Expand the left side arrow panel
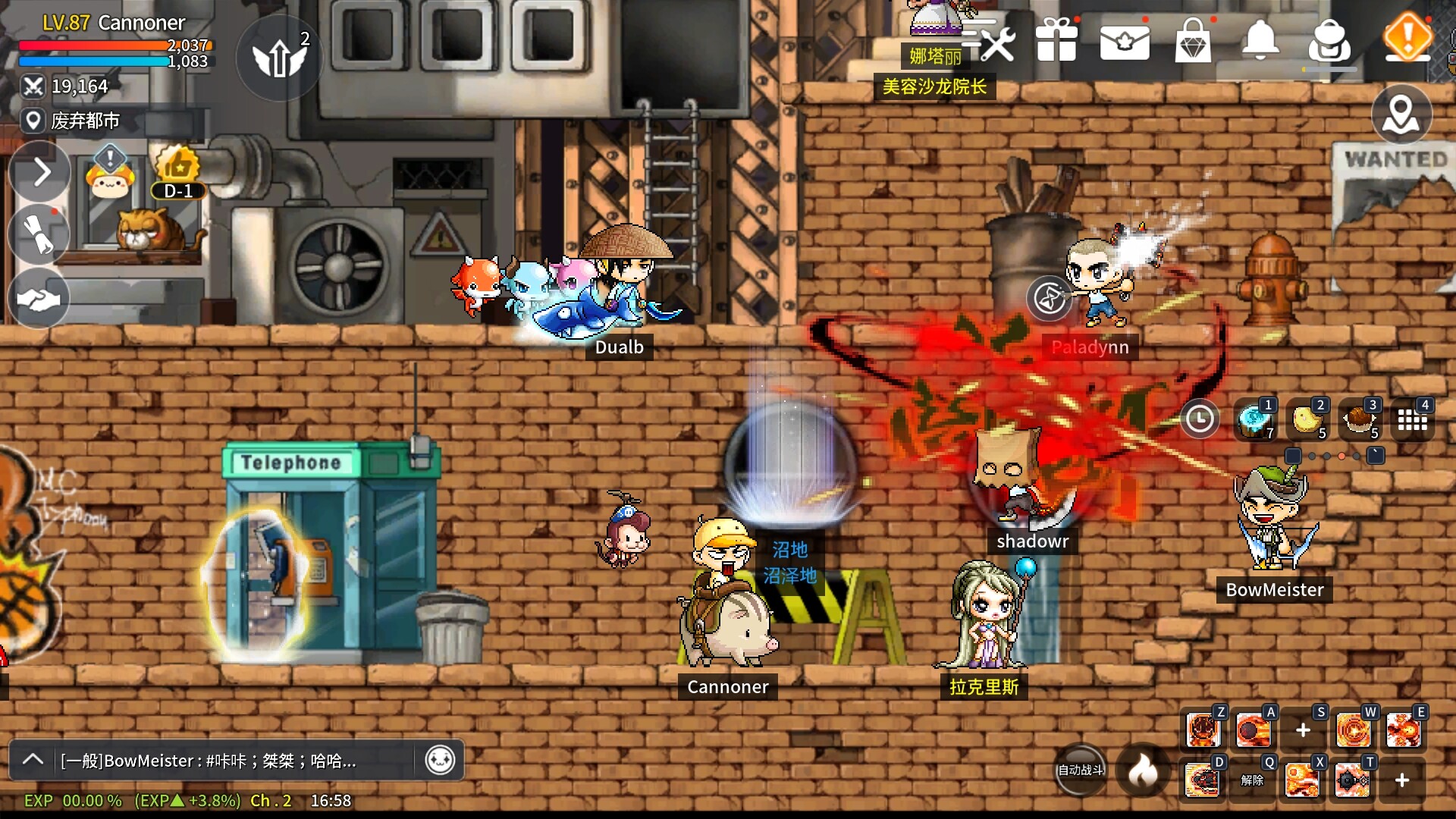The image size is (1456, 819). 41,172
